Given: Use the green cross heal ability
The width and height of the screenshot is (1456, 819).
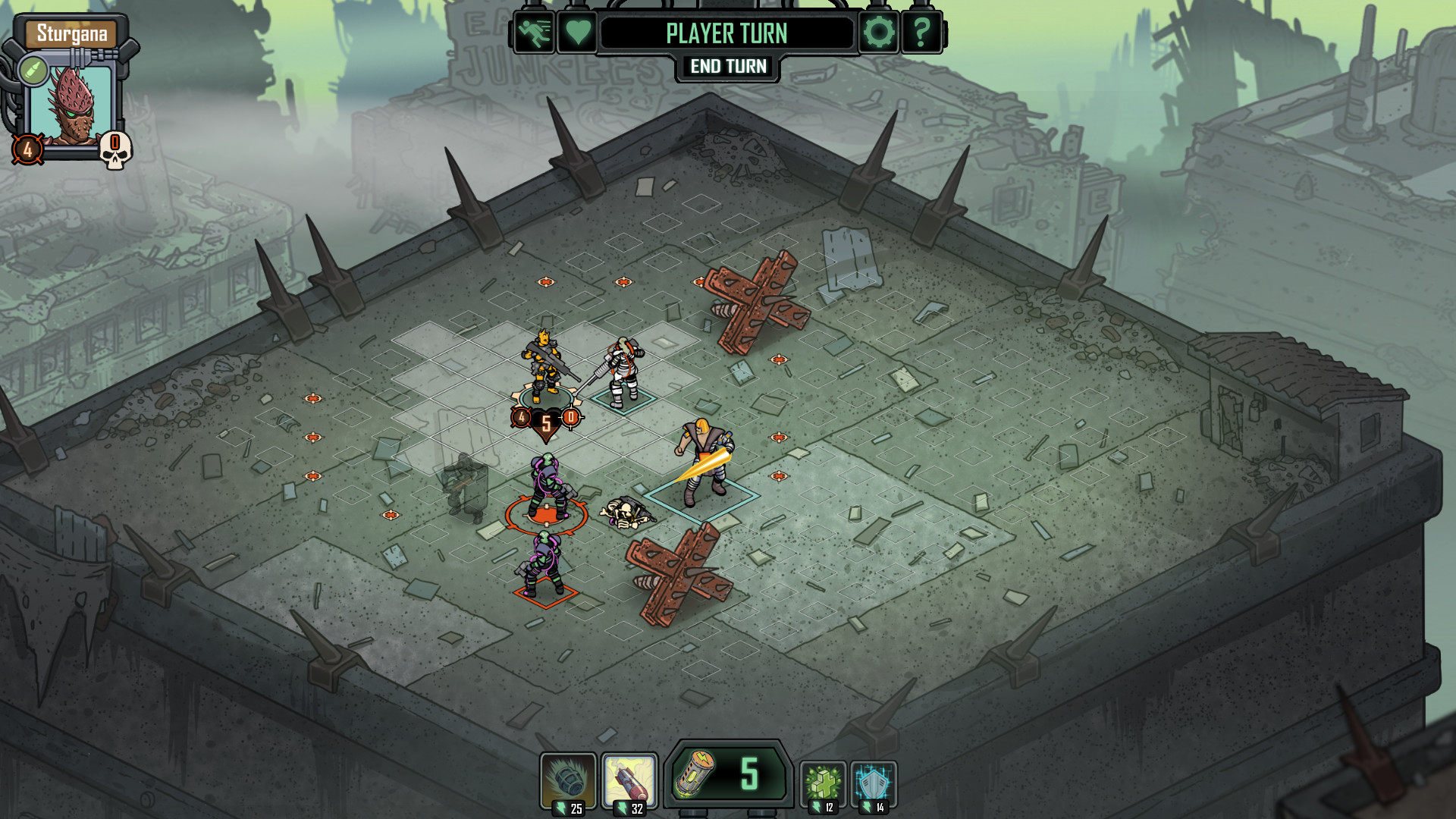Looking at the screenshot, I should [824, 783].
